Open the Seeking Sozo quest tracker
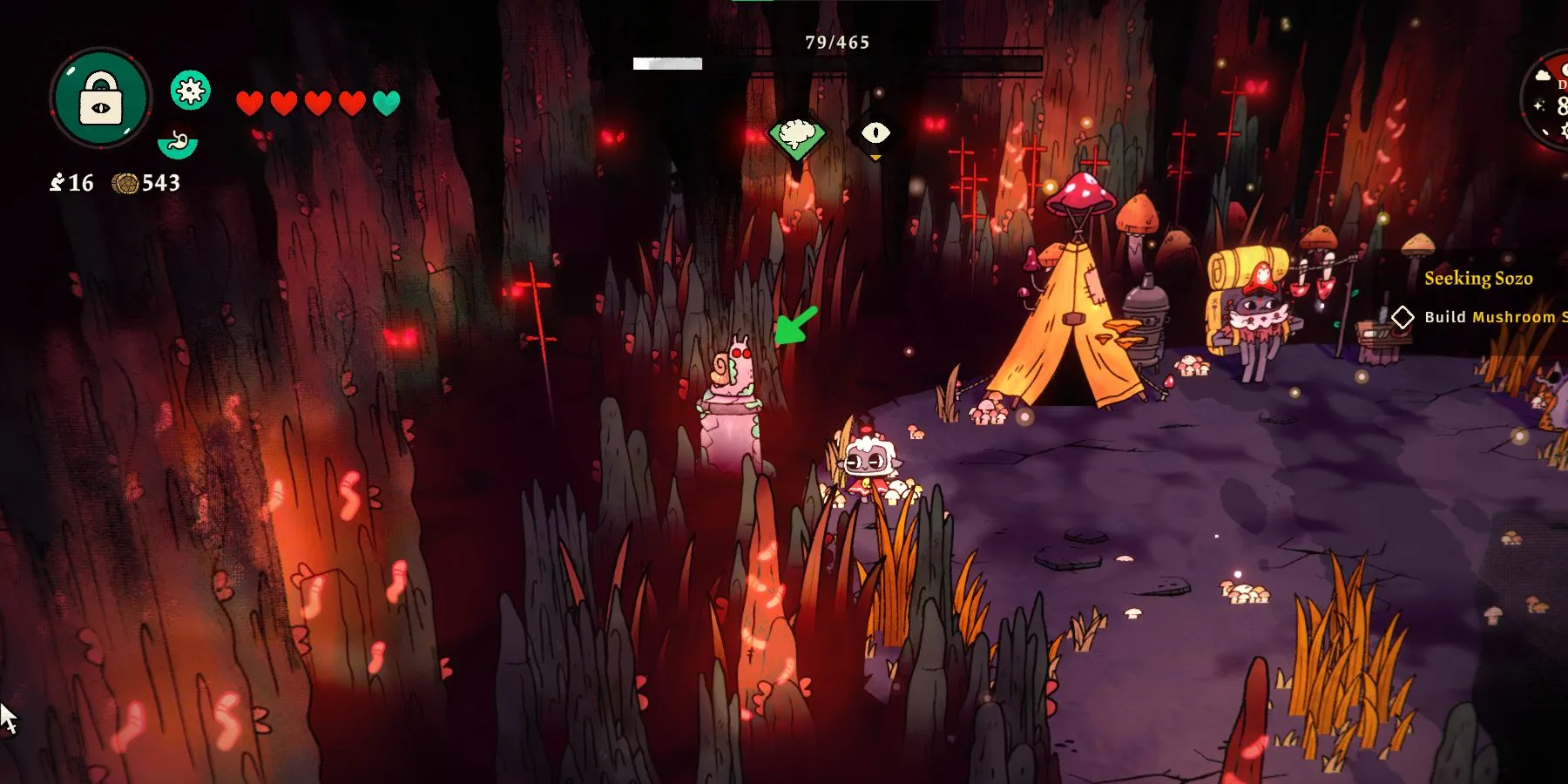This screenshot has height=784, width=1568. 1478,279
